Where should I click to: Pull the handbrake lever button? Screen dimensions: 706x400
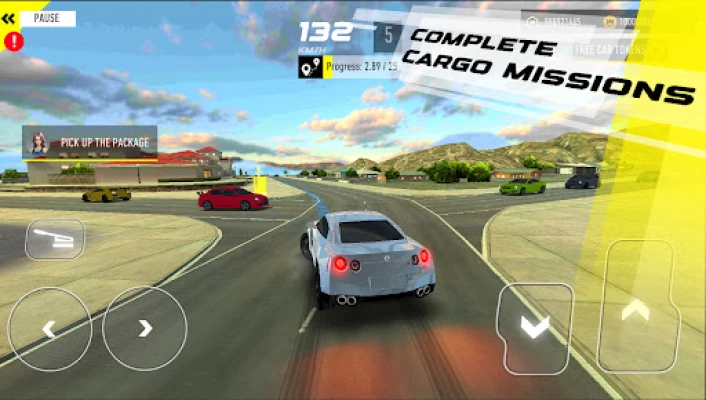55,239
